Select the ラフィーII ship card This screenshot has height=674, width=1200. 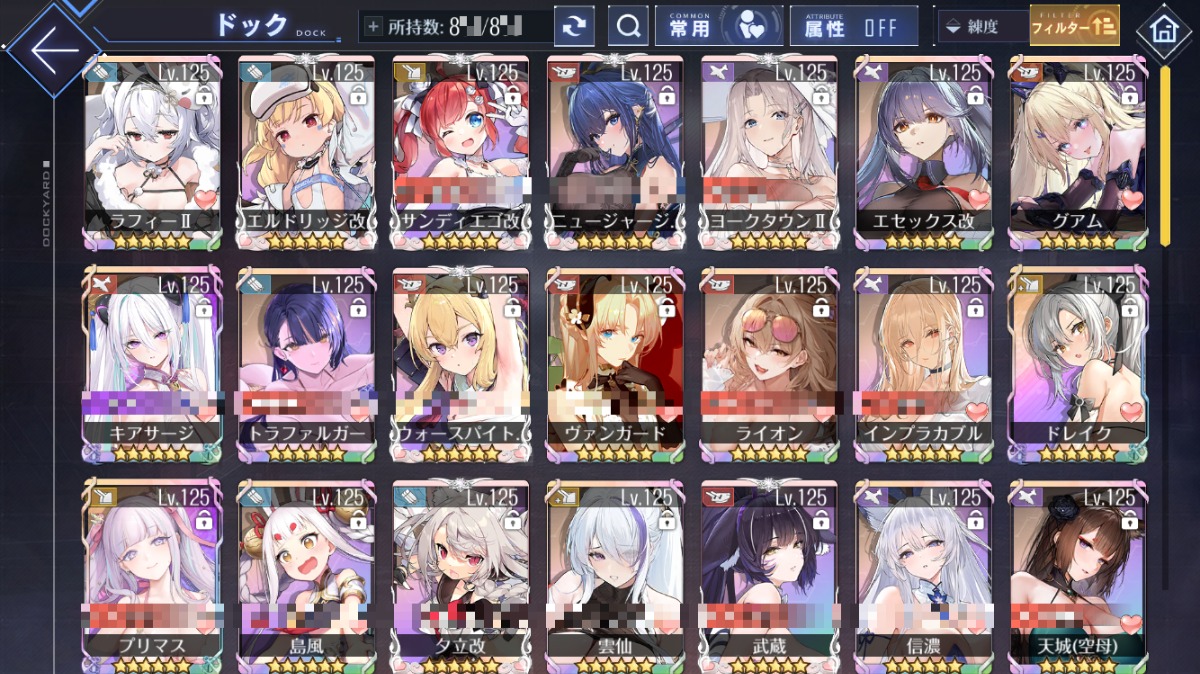152,150
